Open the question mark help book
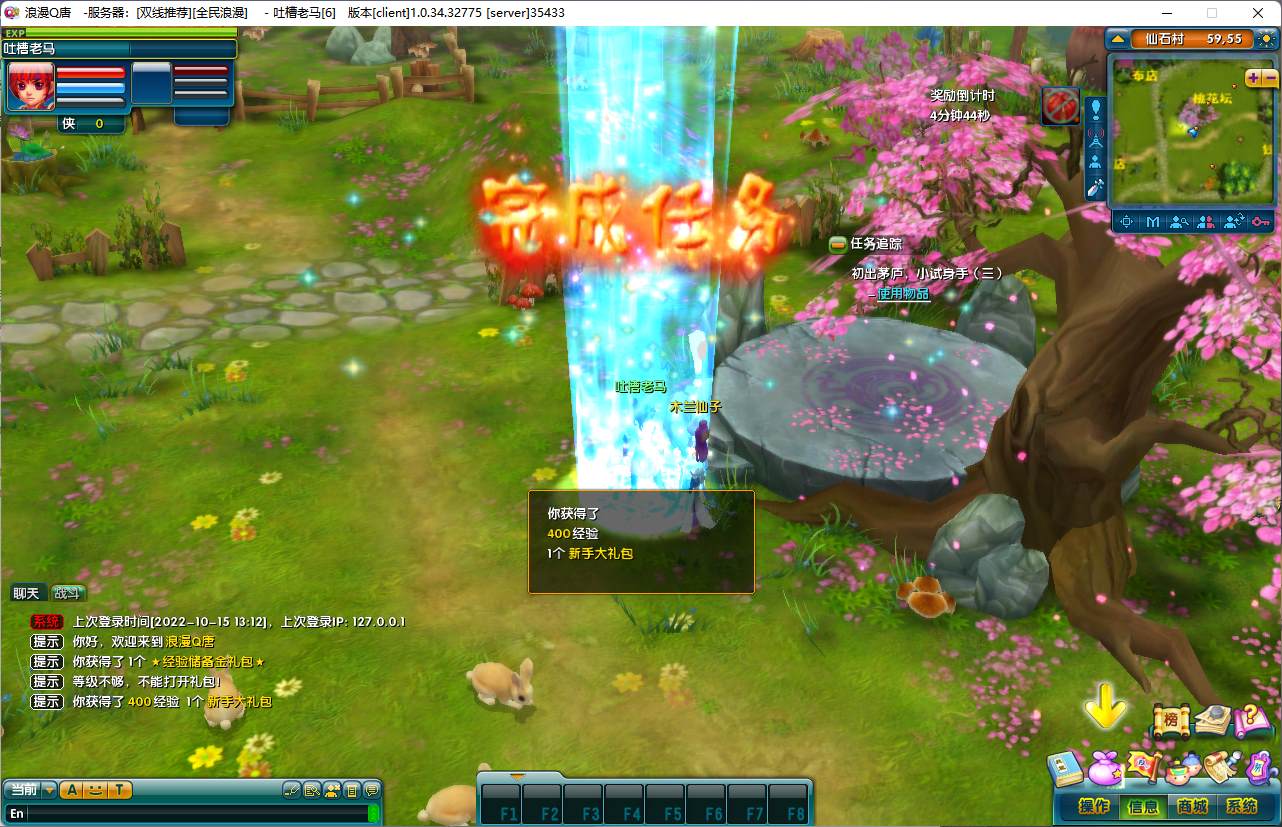This screenshot has width=1282, height=827. tap(1250, 720)
